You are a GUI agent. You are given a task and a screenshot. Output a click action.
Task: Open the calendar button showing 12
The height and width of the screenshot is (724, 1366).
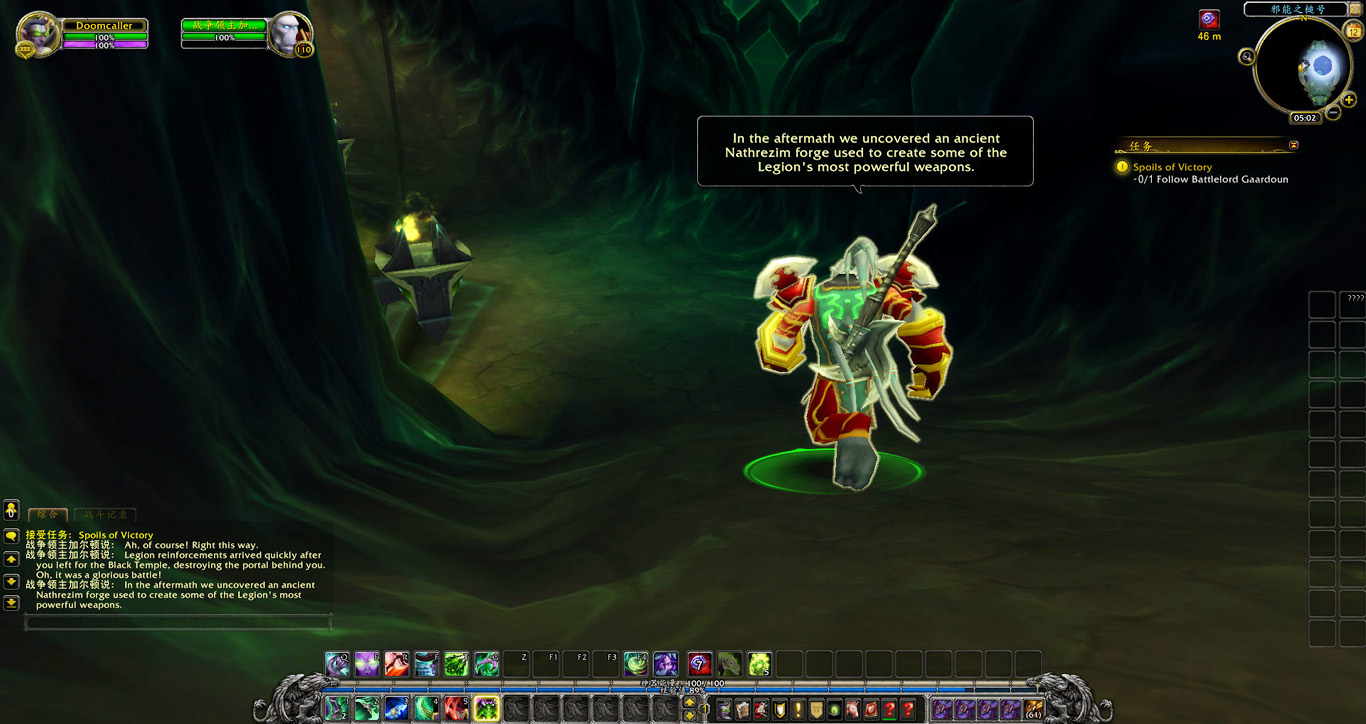click(x=1354, y=31)
